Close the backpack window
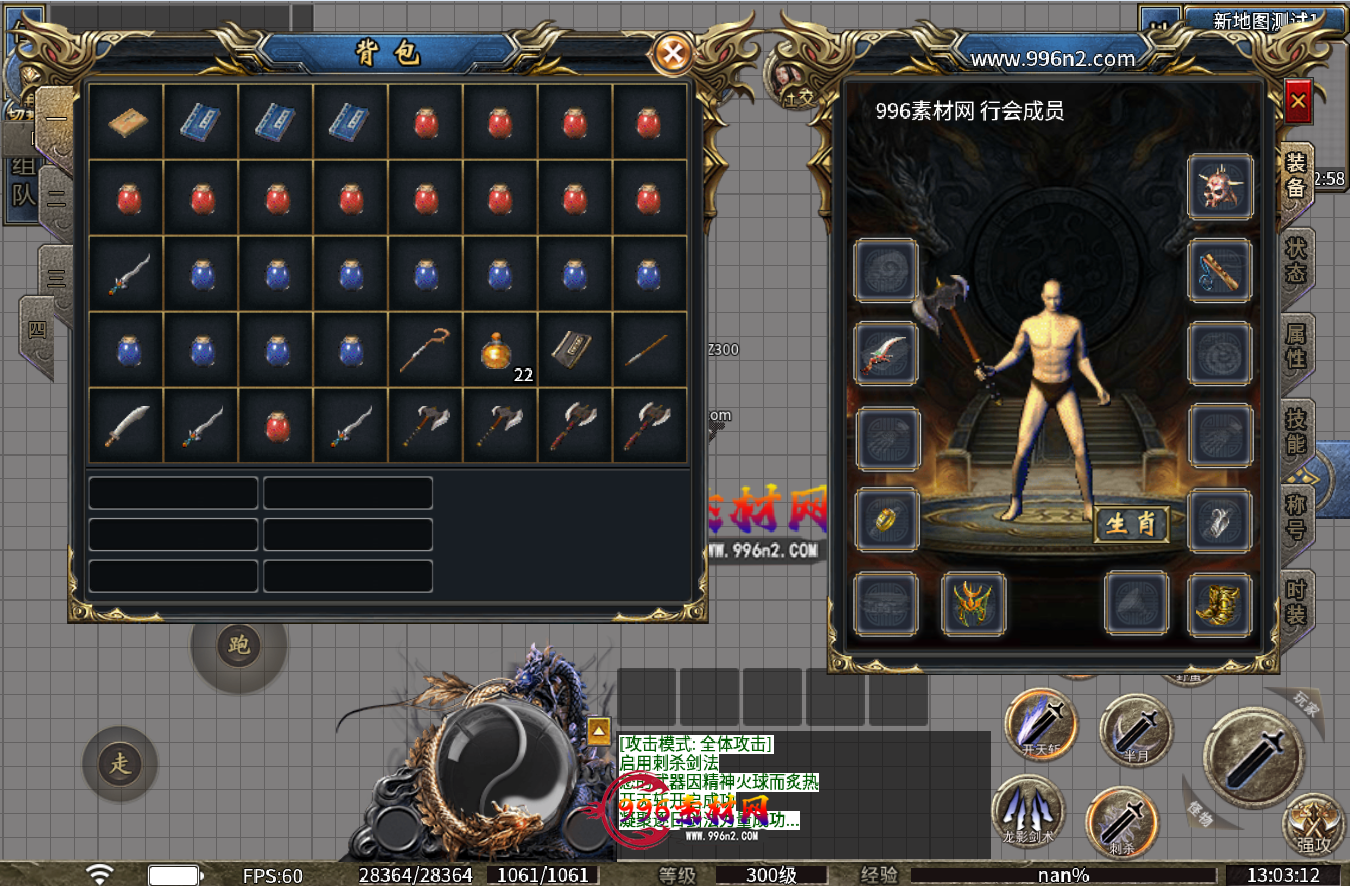This screenshot has width=1350, height=886. [x=674, y=53]
